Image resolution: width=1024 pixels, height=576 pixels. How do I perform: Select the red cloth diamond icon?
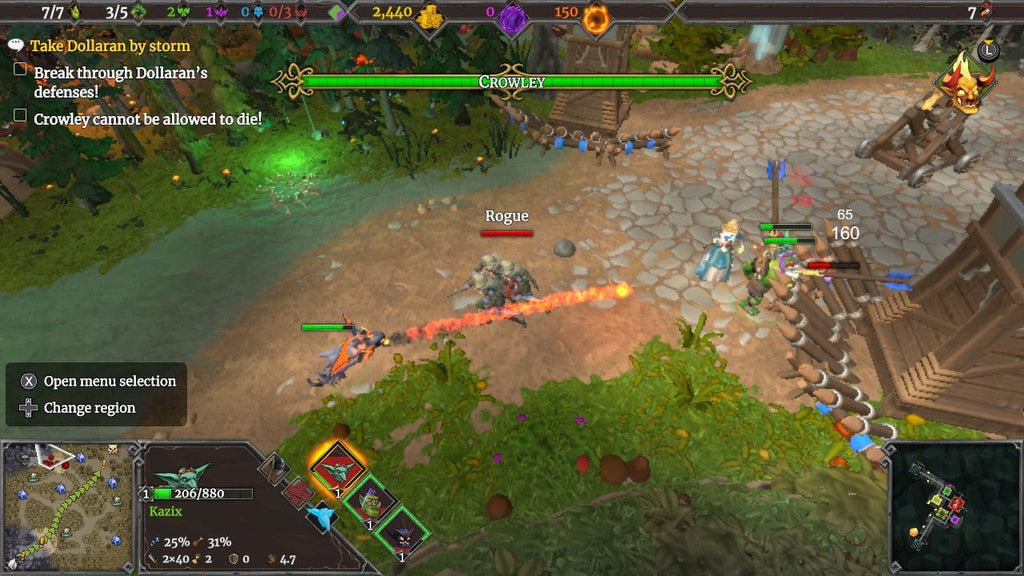tap(297, 491)
